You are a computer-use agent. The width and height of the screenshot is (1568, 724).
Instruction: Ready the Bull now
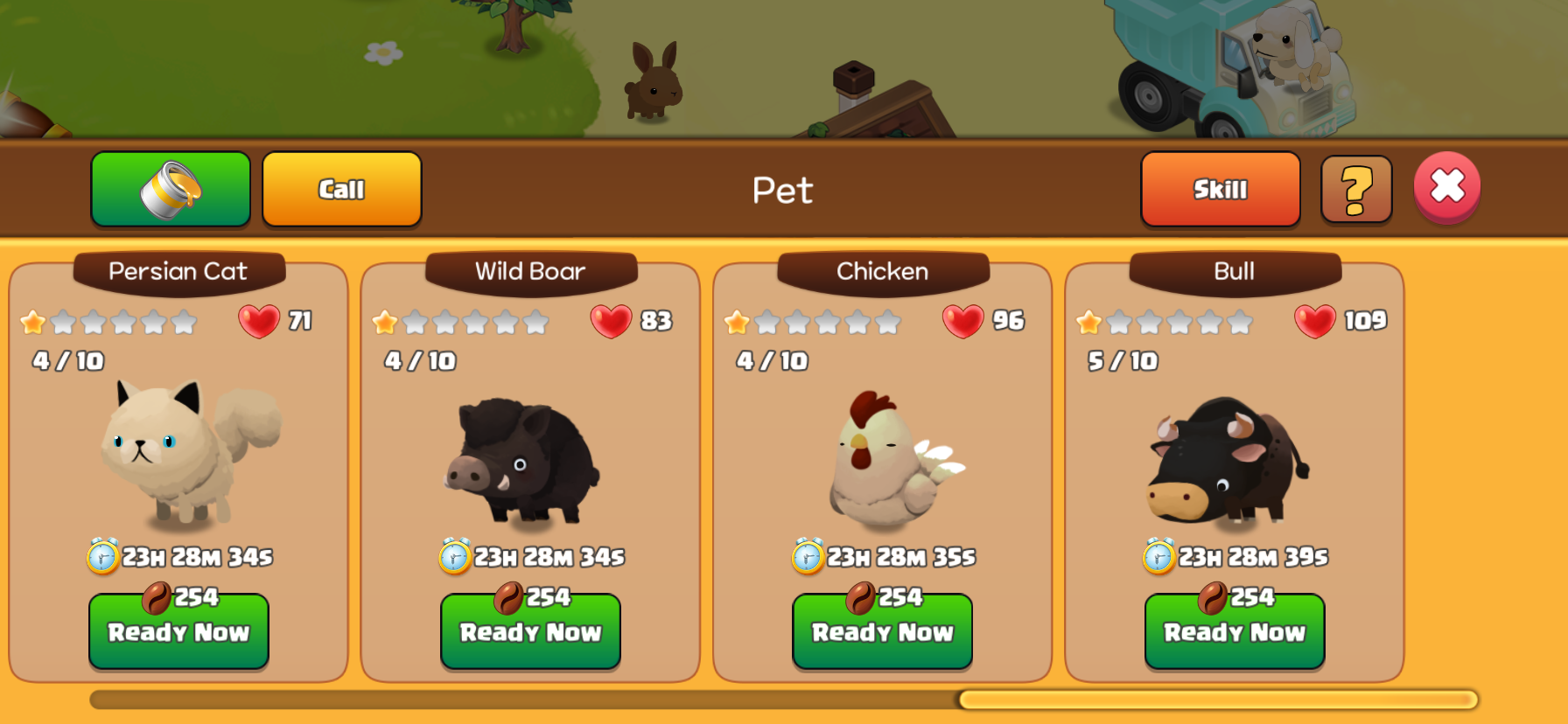[x=1234, y=631]
